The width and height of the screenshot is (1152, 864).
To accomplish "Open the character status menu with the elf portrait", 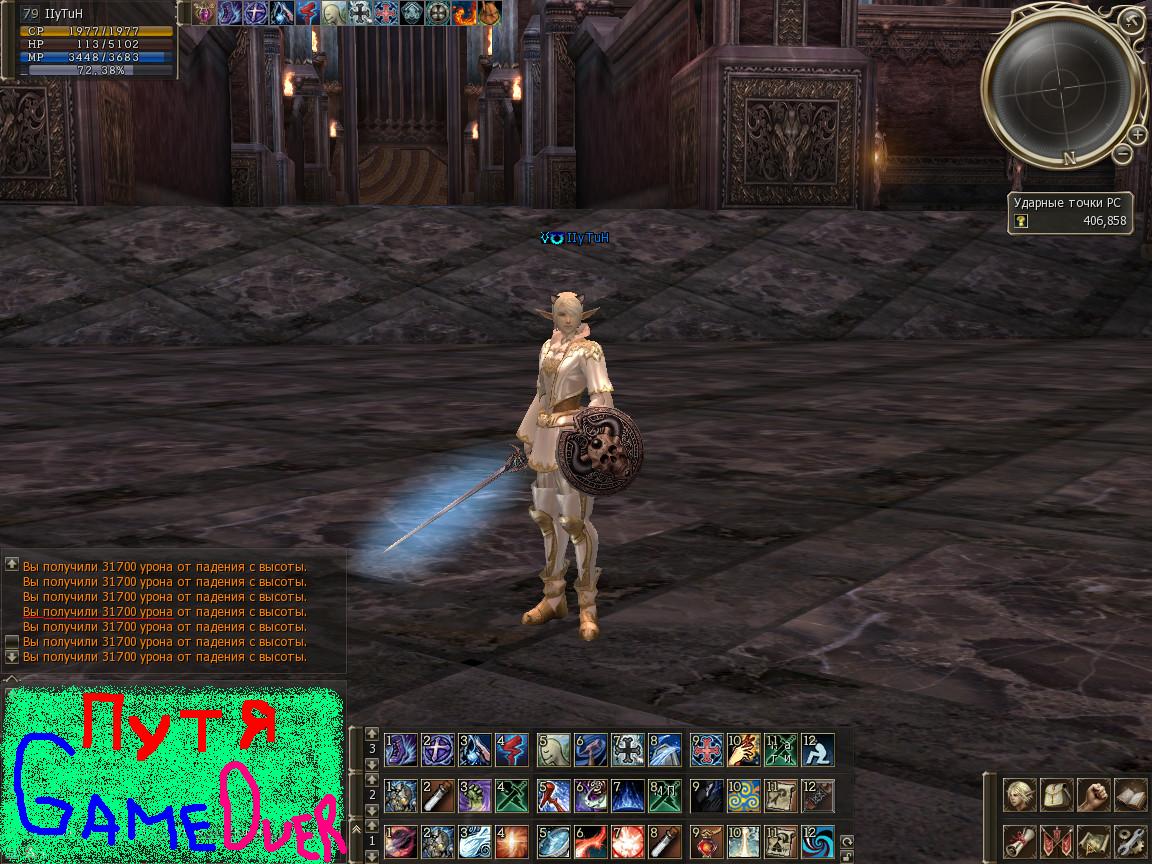I will coord(1020,796).
